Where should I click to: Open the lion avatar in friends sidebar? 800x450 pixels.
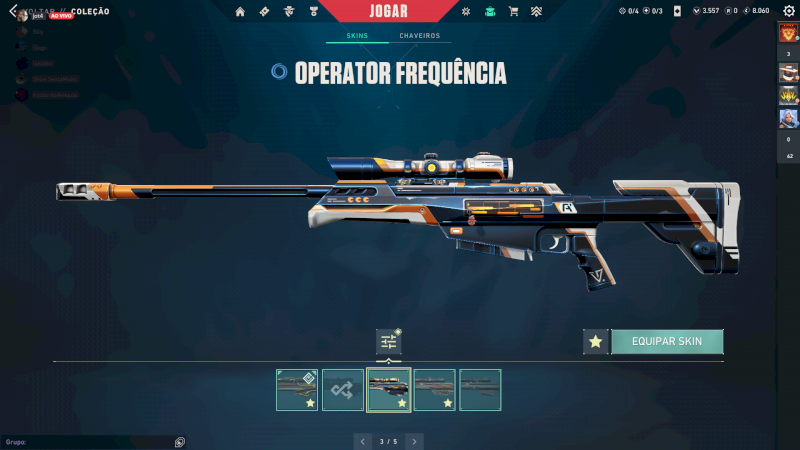coord(789,33)
